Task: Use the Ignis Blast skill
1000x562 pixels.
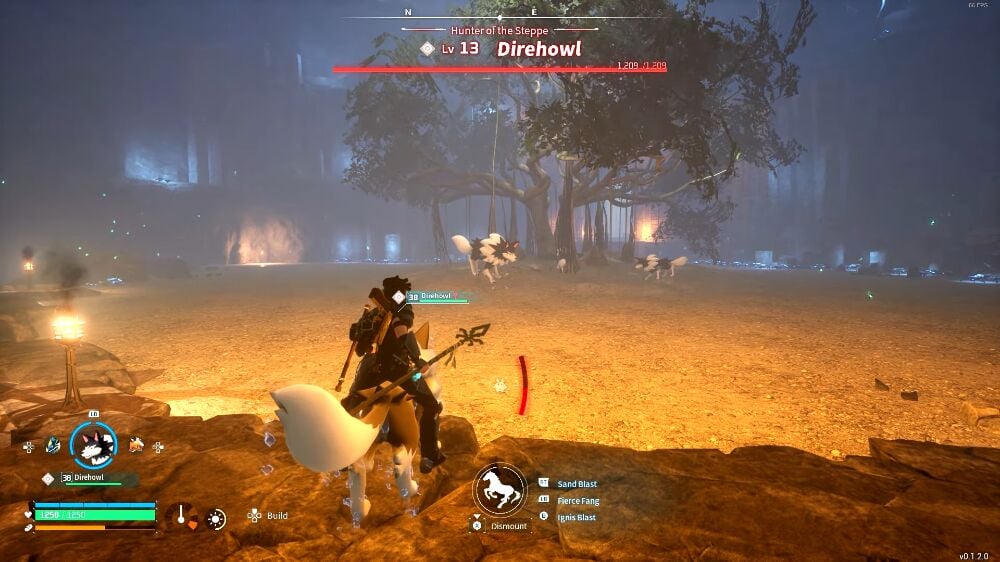Action: pyautogui.click(x=577, y=517)
